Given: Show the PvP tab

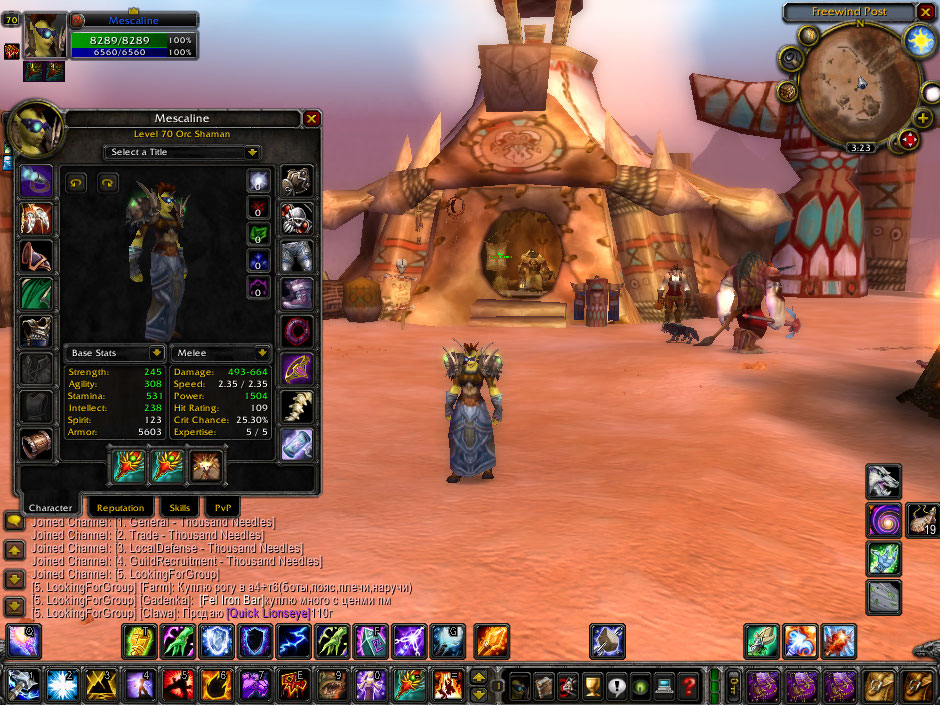Looking at the screenshot, I should coord(221,508).
